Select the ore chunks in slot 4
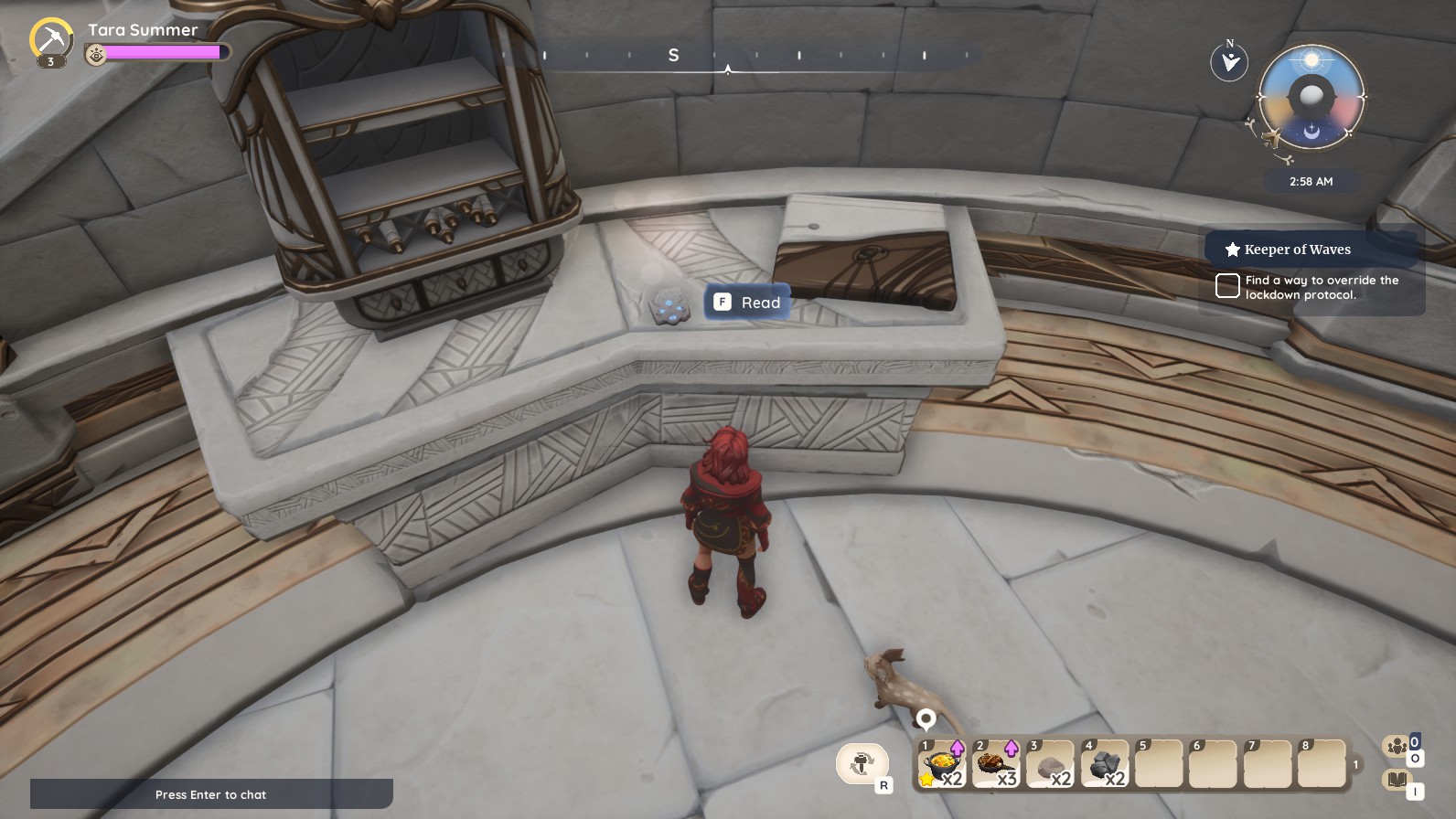Screen dimensions: 1456x819 coord(1106,766)
